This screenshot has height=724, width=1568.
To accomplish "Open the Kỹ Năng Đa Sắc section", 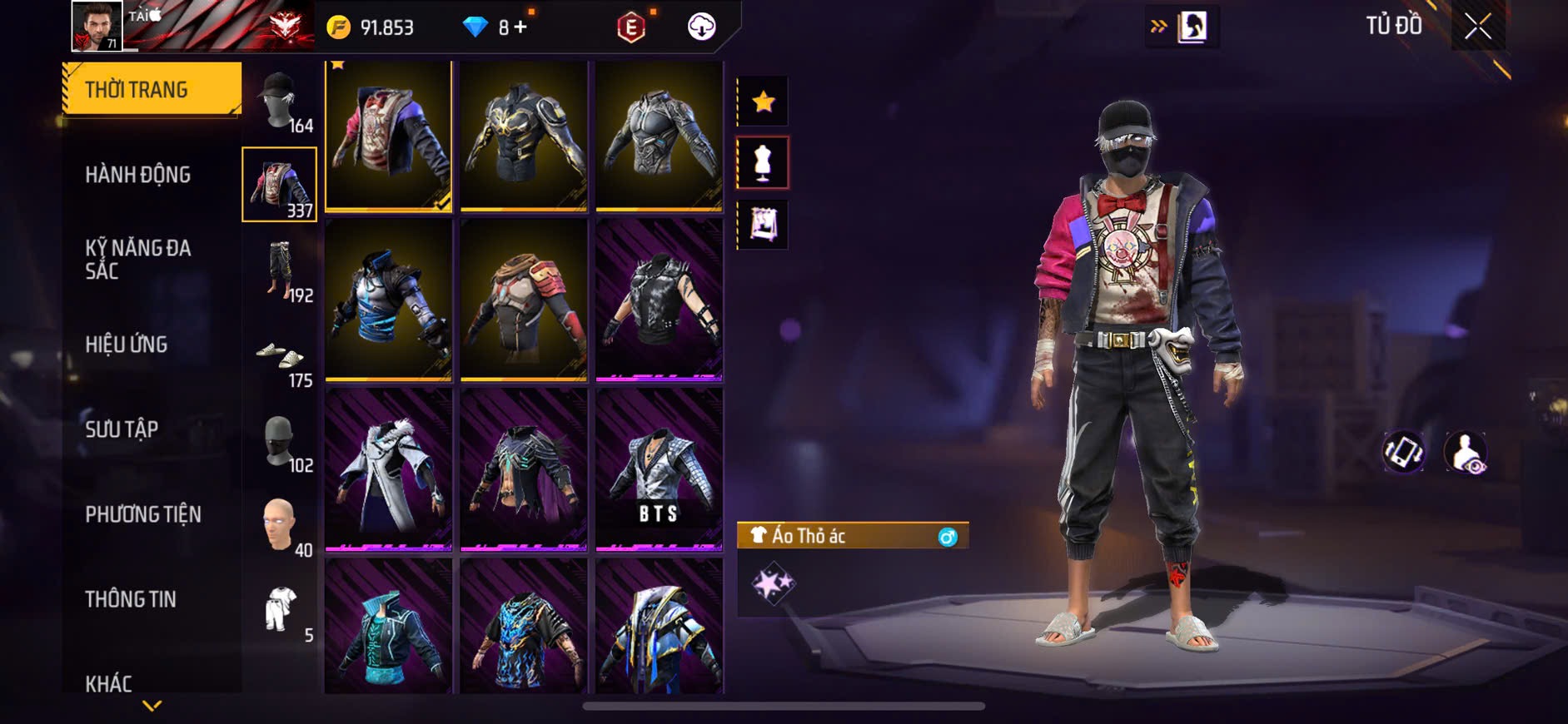I will point(138,259).
